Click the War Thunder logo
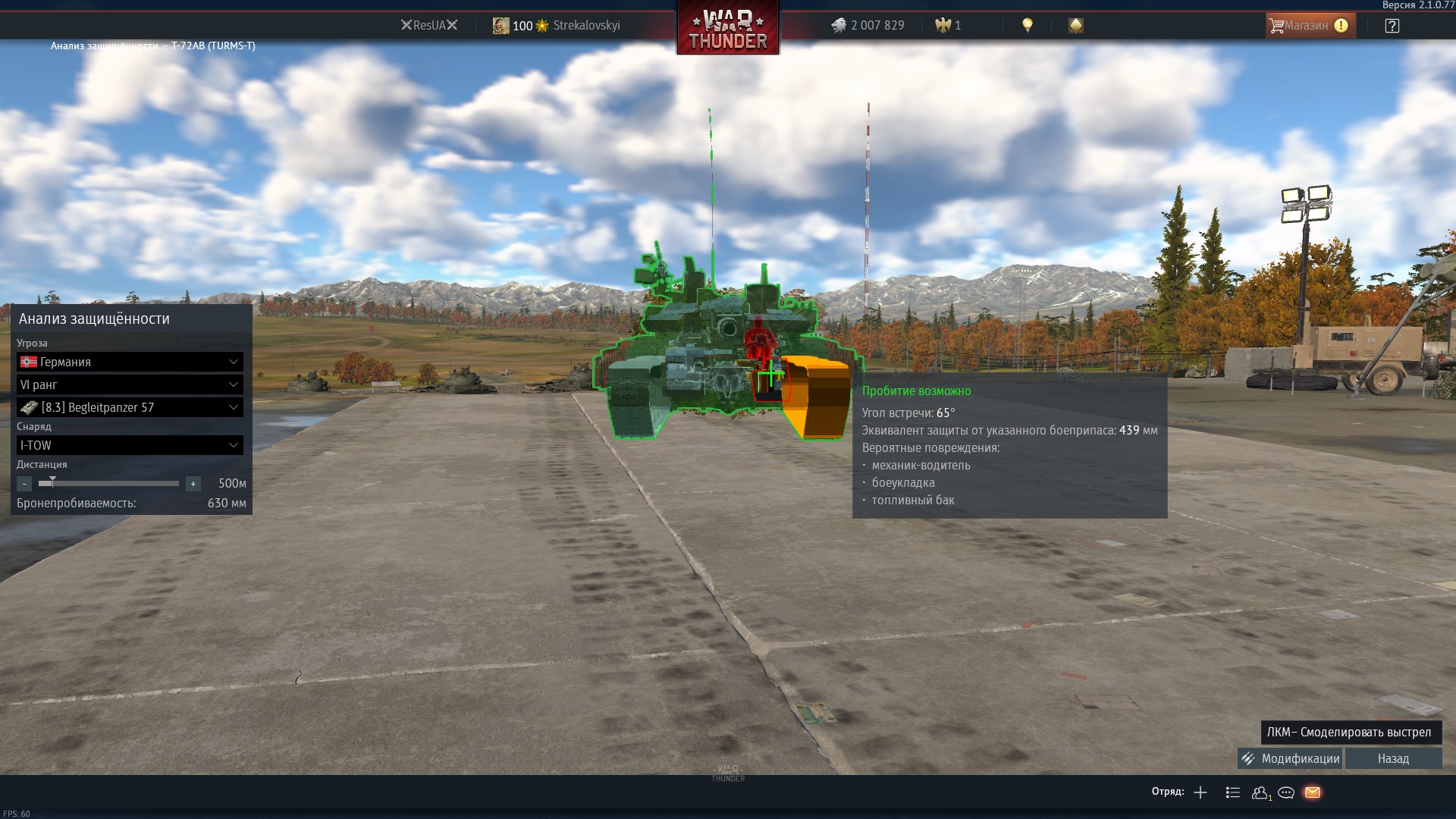 pos(728,29)
